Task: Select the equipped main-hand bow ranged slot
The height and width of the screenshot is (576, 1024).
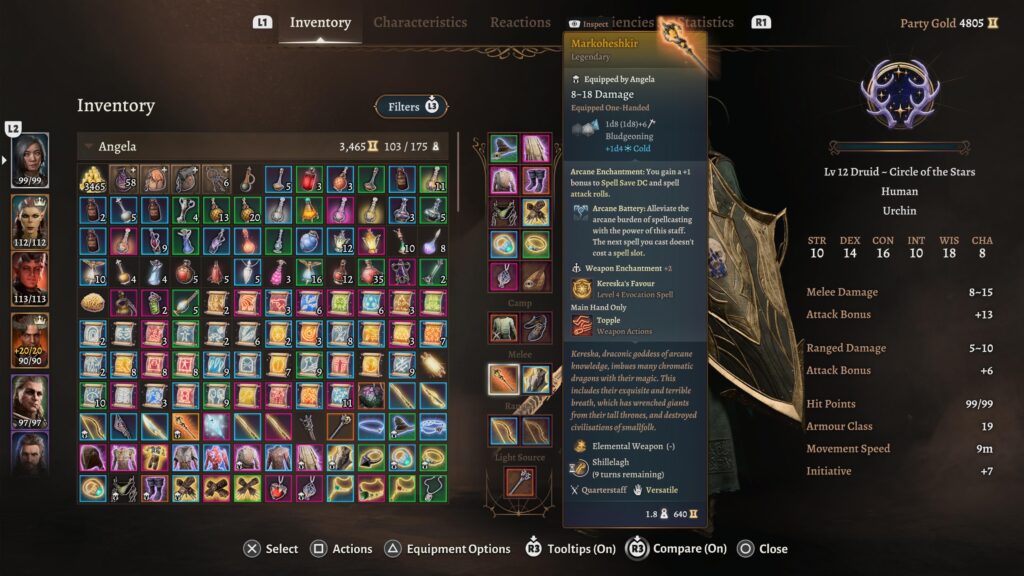Action: (x=504, y=431)
